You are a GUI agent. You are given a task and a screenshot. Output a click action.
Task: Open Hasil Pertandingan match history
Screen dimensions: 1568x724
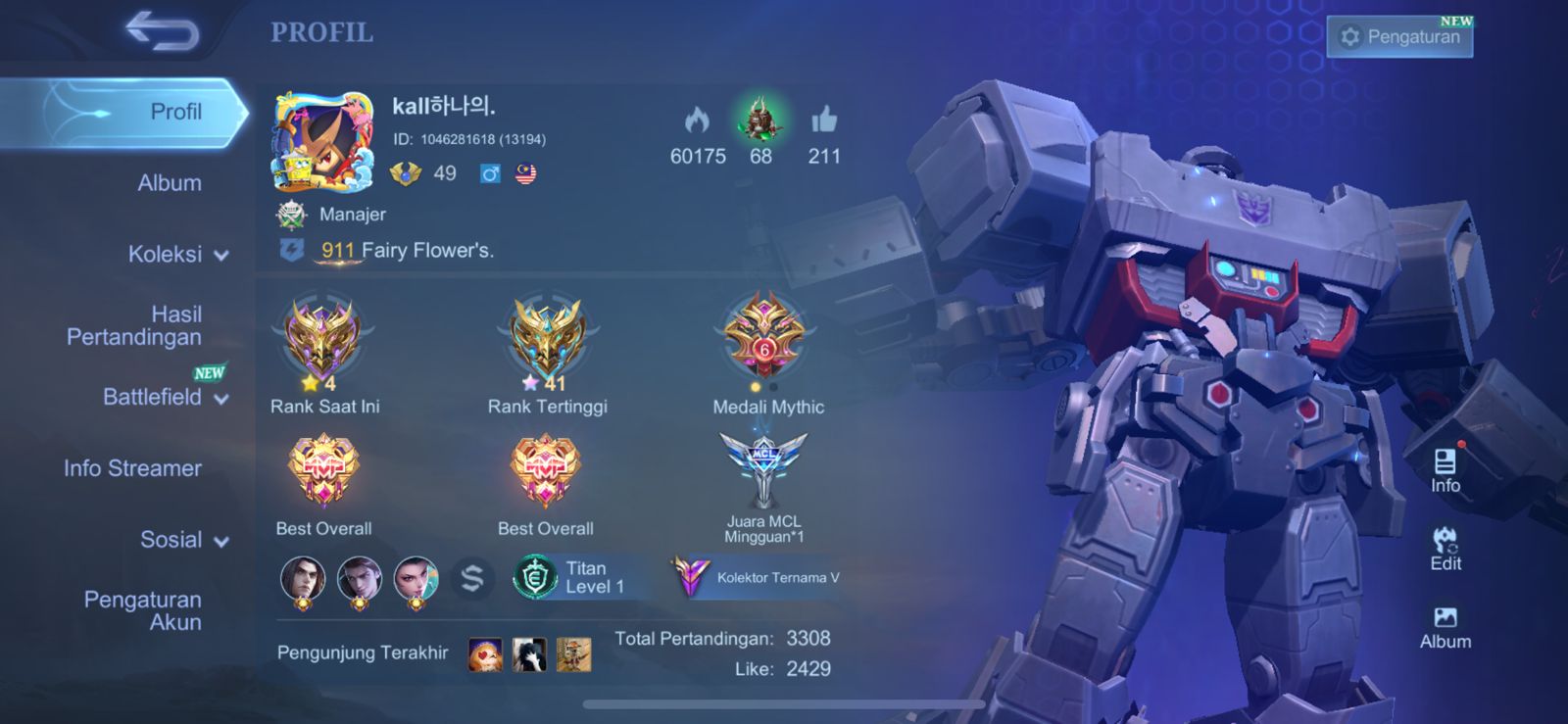tap(135, 325)
